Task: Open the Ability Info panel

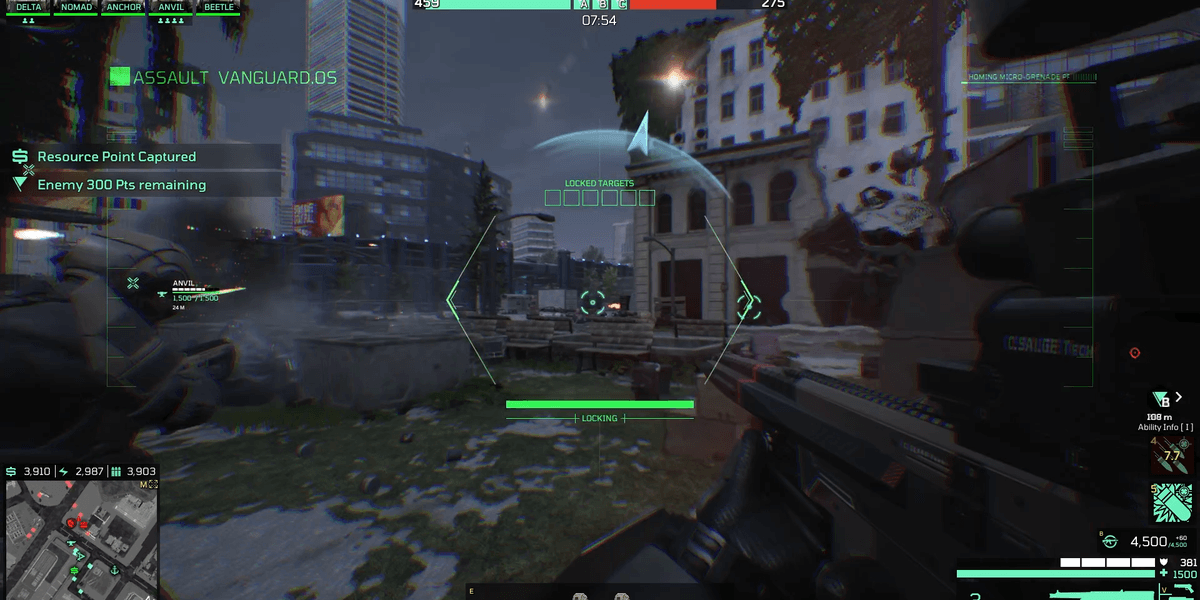Action: [x=1165, y=427]
